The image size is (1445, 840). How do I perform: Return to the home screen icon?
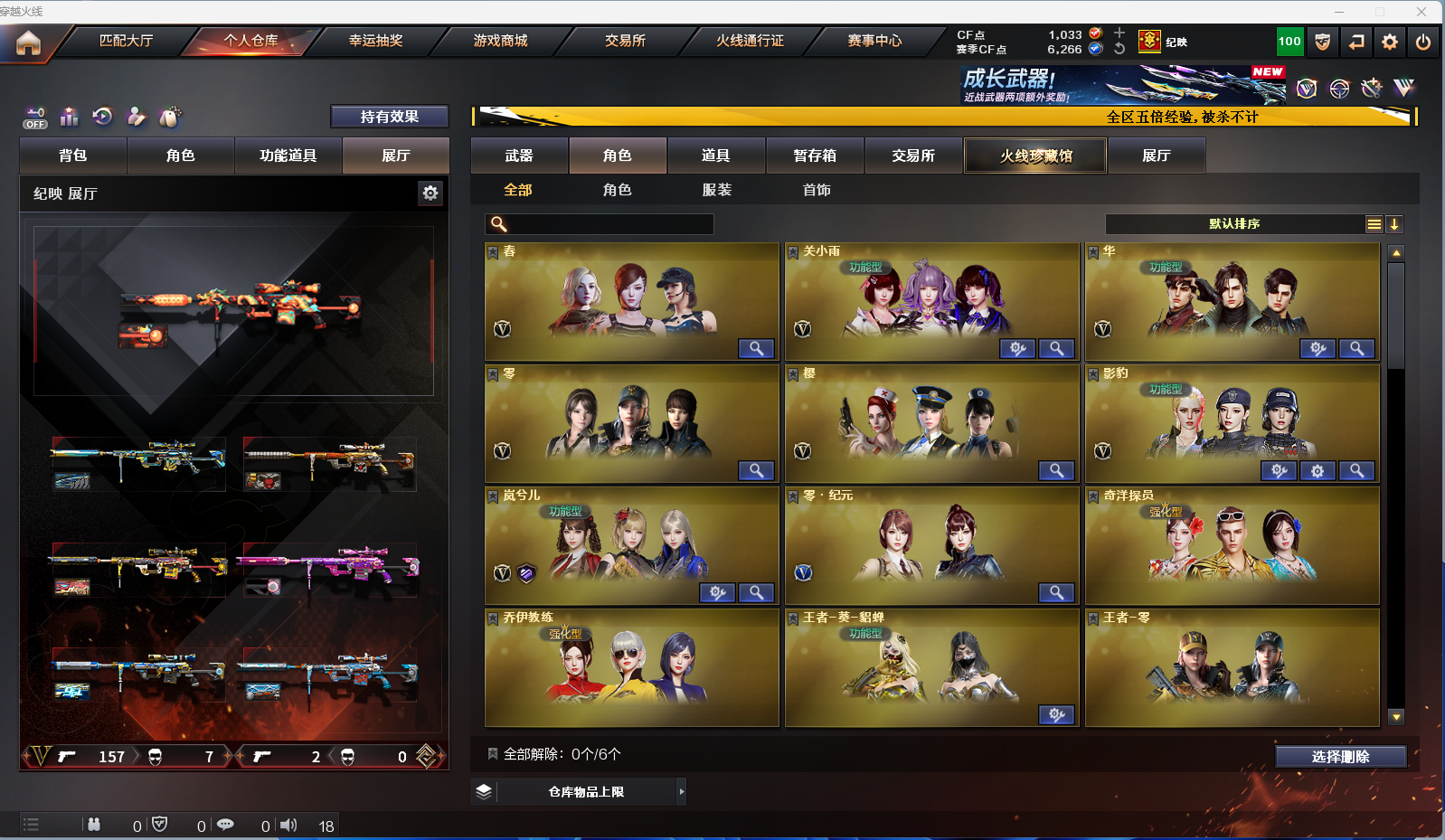click(28, 42)
